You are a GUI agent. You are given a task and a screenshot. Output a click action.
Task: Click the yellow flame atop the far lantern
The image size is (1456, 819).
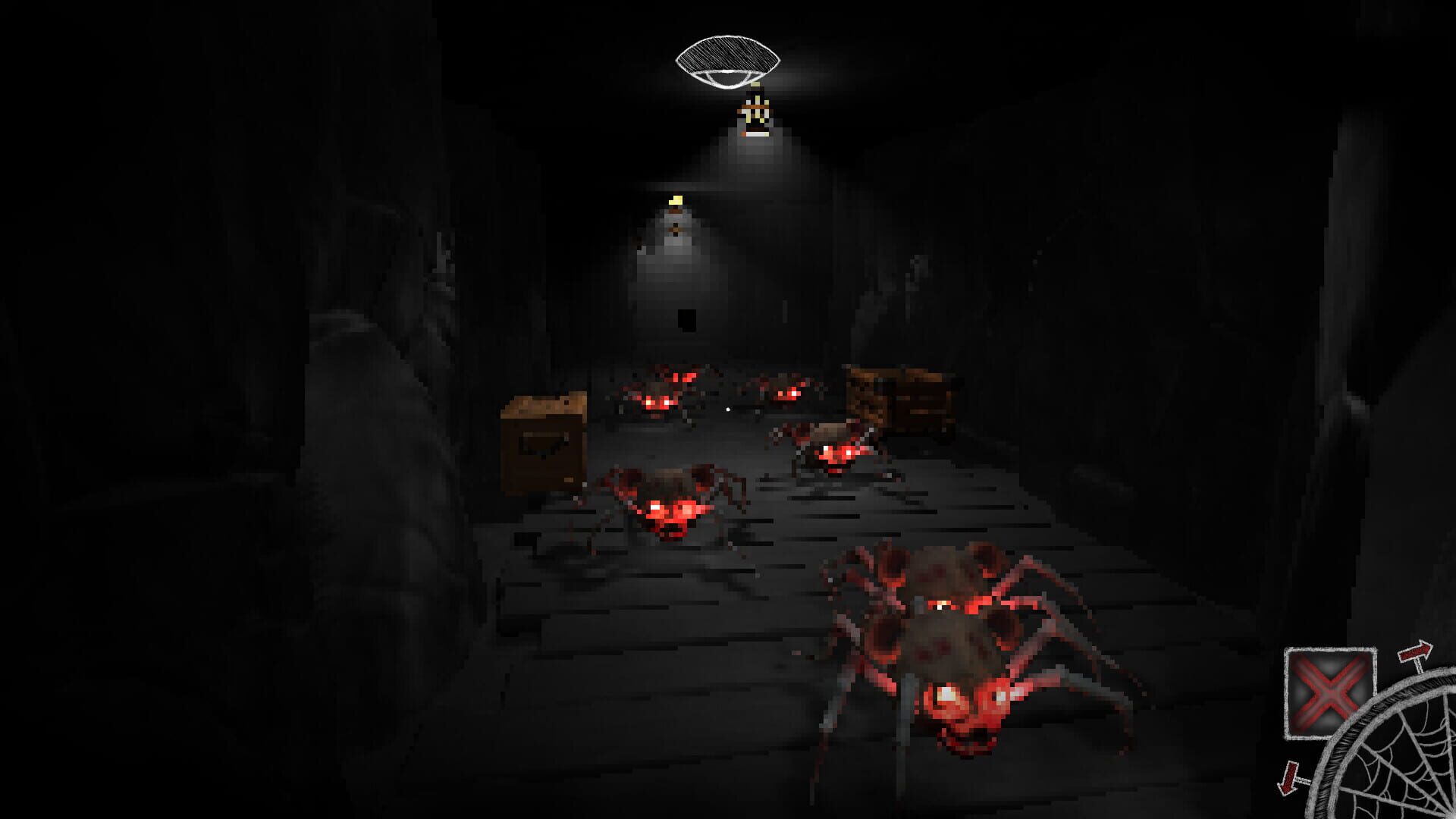click(675, 199)
